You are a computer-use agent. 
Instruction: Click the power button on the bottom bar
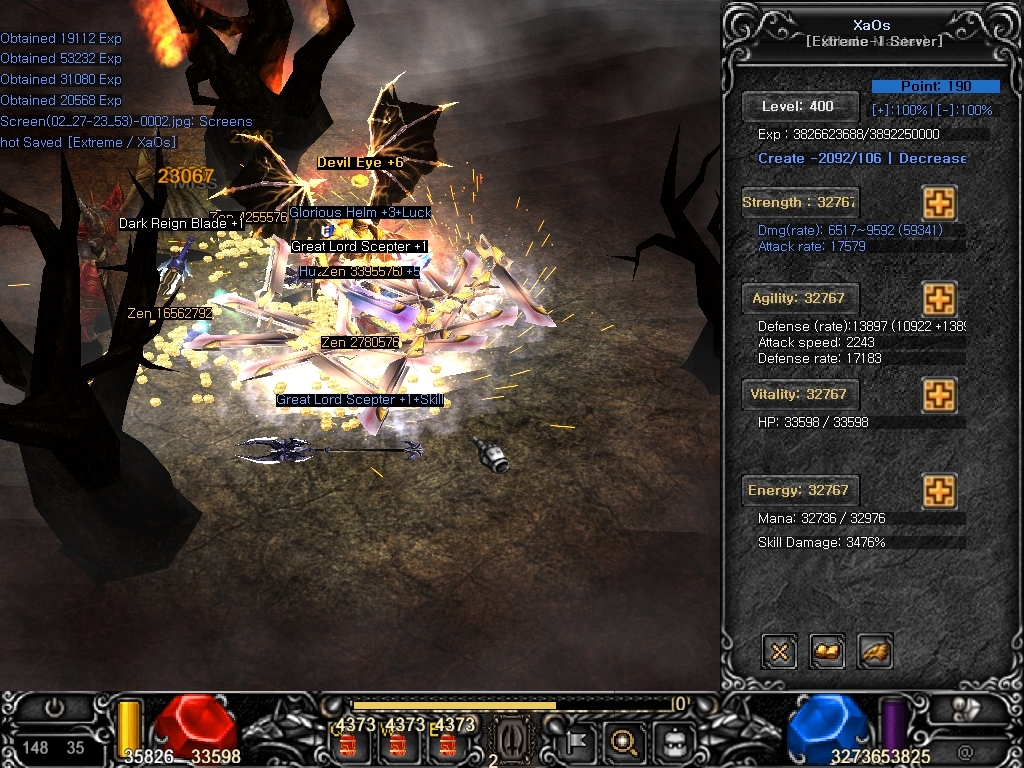(54, 709)
